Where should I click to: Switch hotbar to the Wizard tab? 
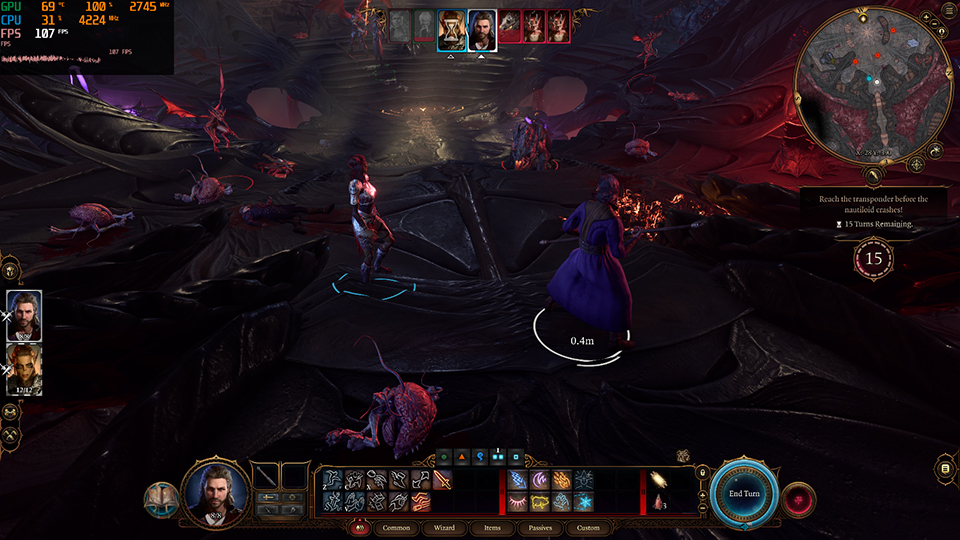[444, 528]
